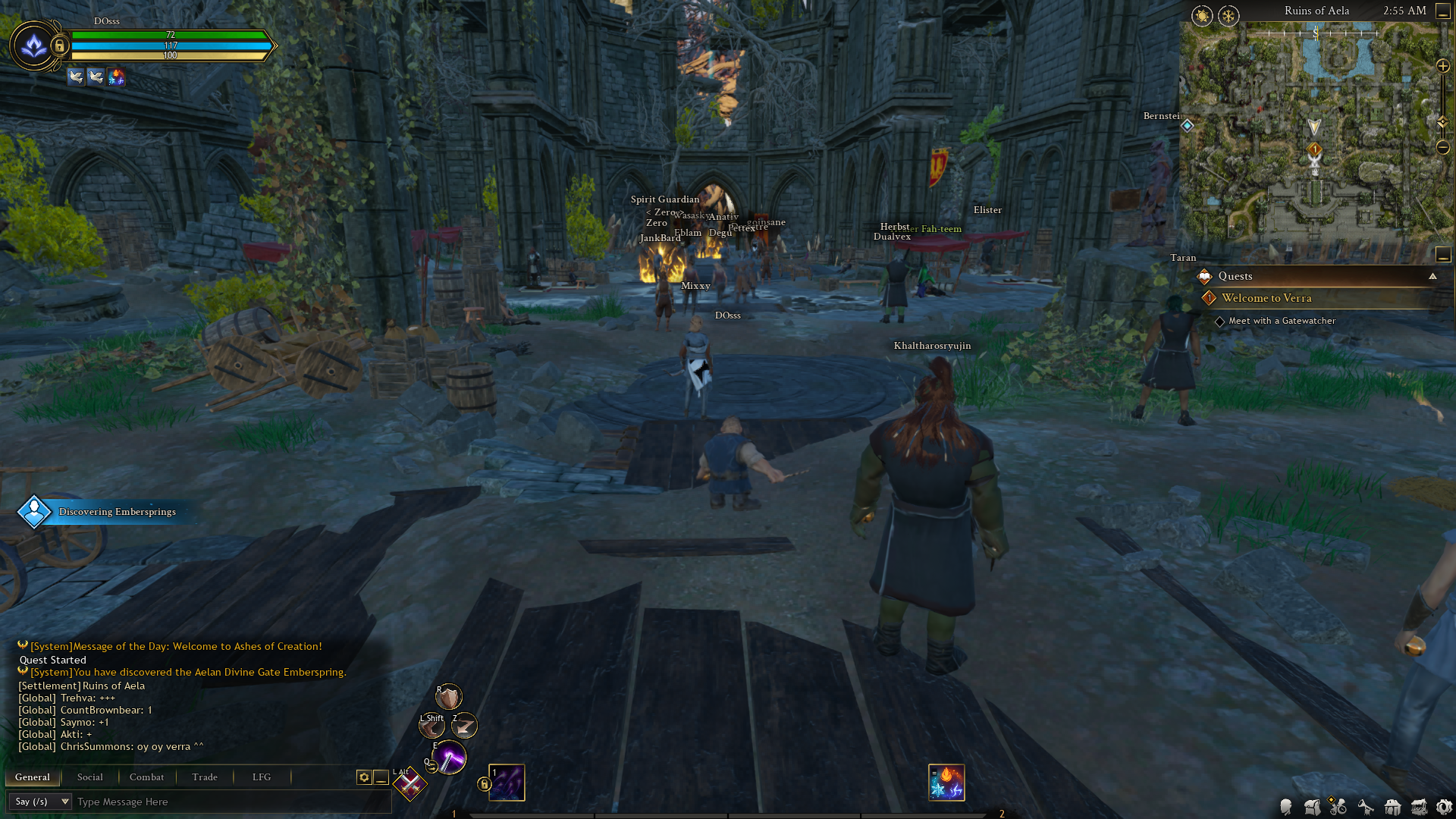Image resolution: width=1456 pixels, height=819 pixels.
Task: Toggle the crossed swords combat mode icon
Action: (410, 785)
